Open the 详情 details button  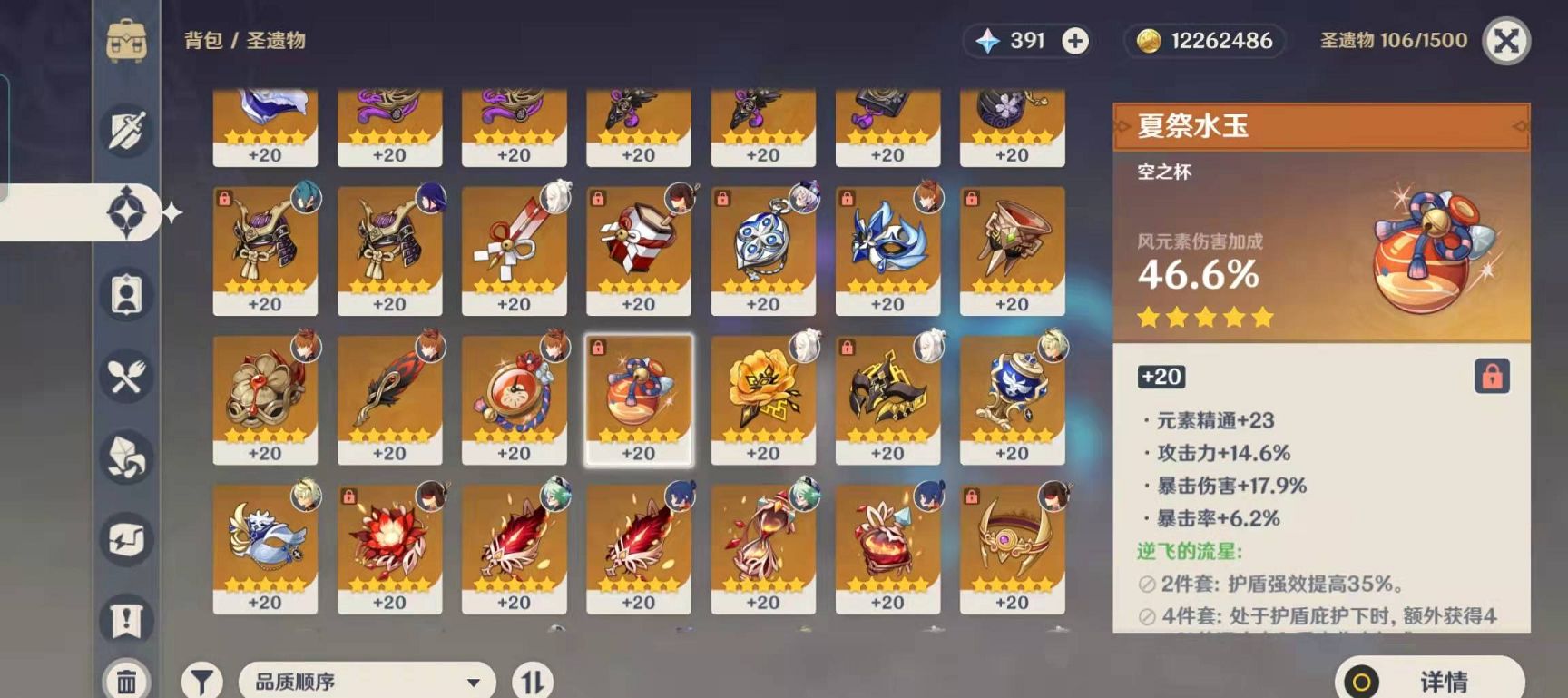point(1430,681)
